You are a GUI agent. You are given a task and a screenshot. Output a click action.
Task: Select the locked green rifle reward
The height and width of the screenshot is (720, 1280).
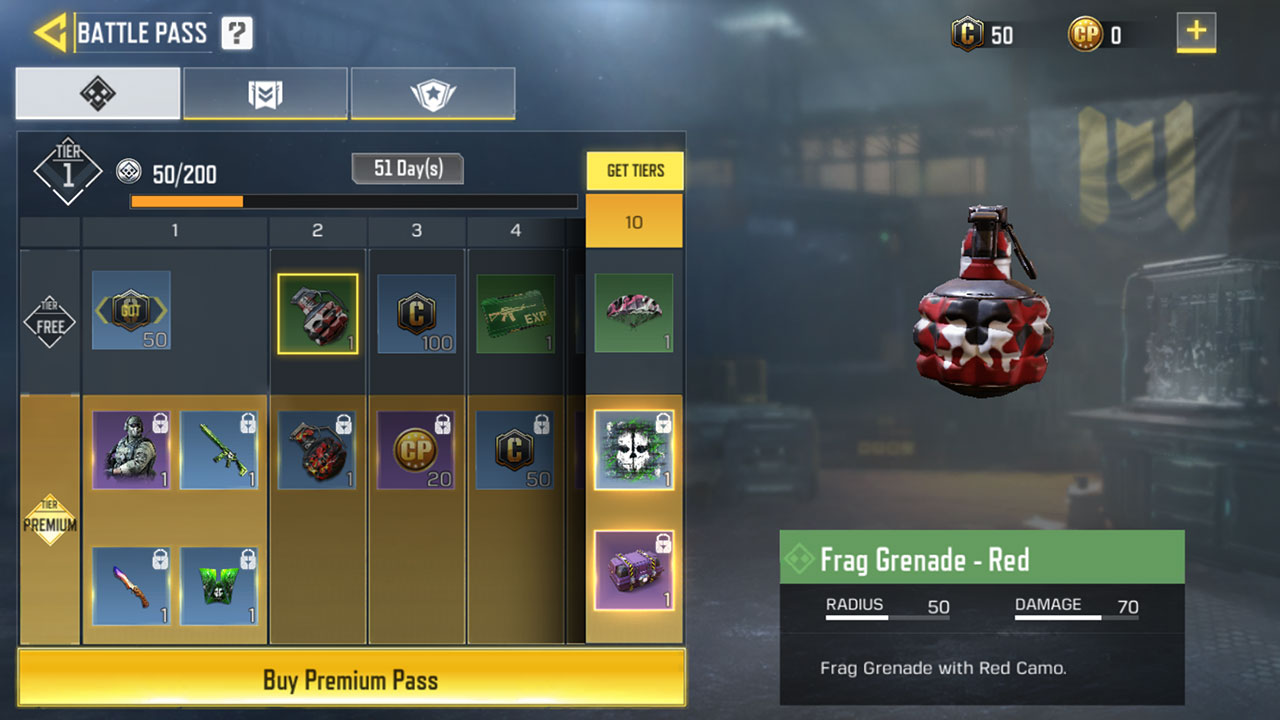[x=218, y=450]
